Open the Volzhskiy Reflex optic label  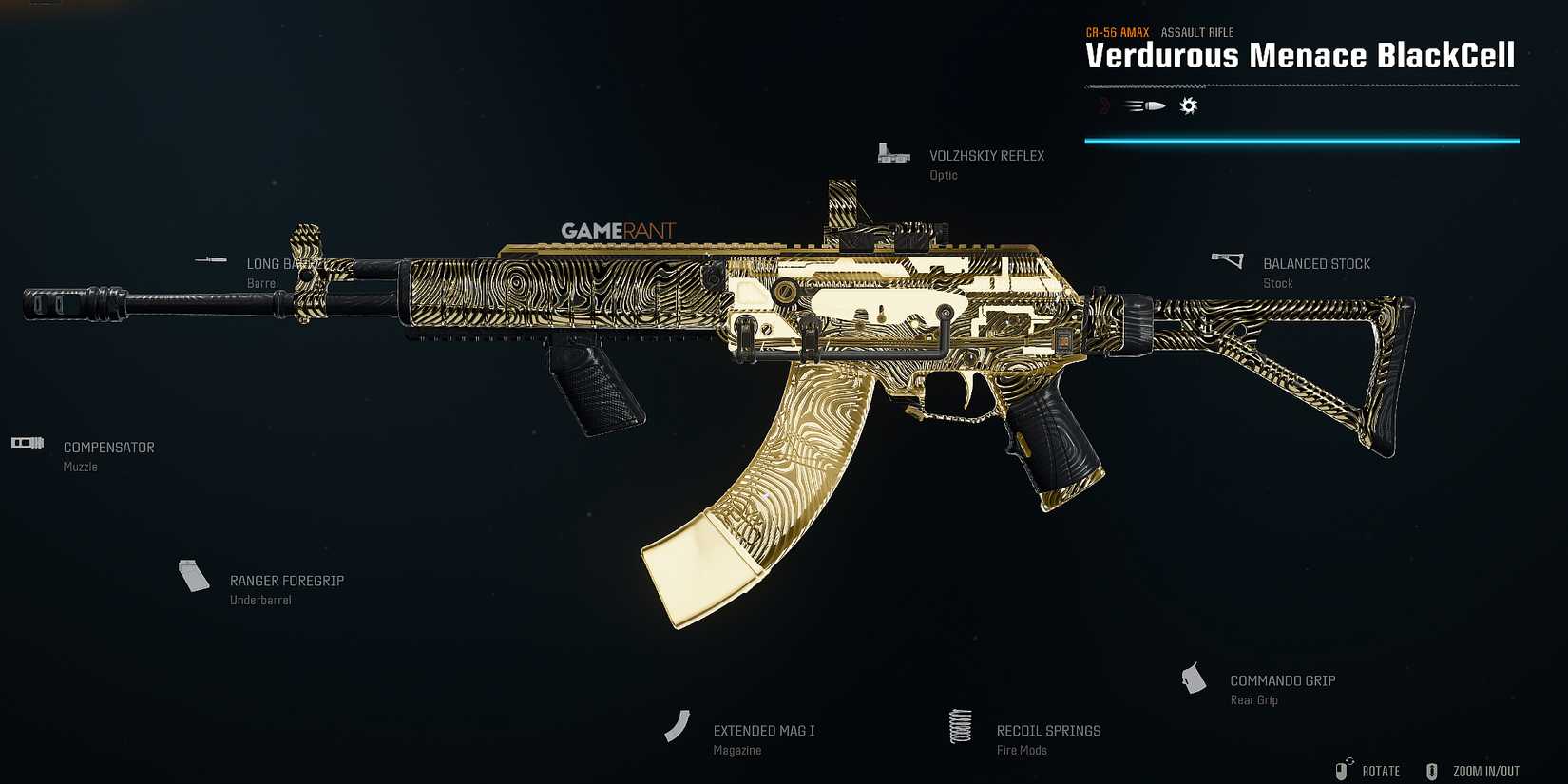click(x=985, y=155)
